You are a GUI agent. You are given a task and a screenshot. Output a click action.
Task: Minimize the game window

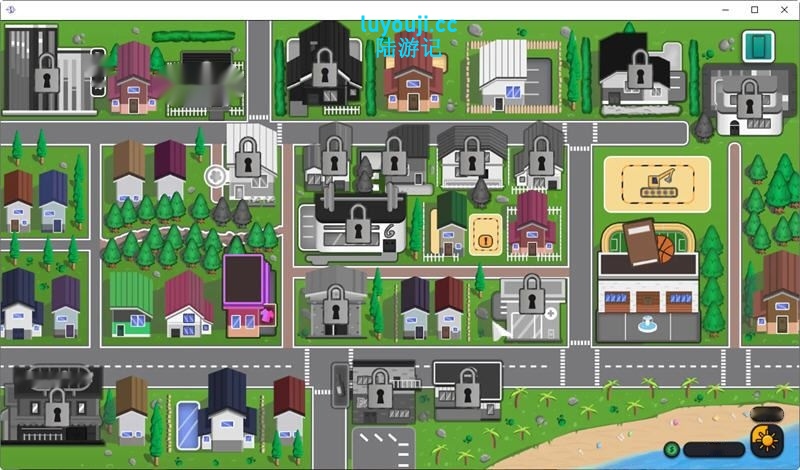[727, 9]
